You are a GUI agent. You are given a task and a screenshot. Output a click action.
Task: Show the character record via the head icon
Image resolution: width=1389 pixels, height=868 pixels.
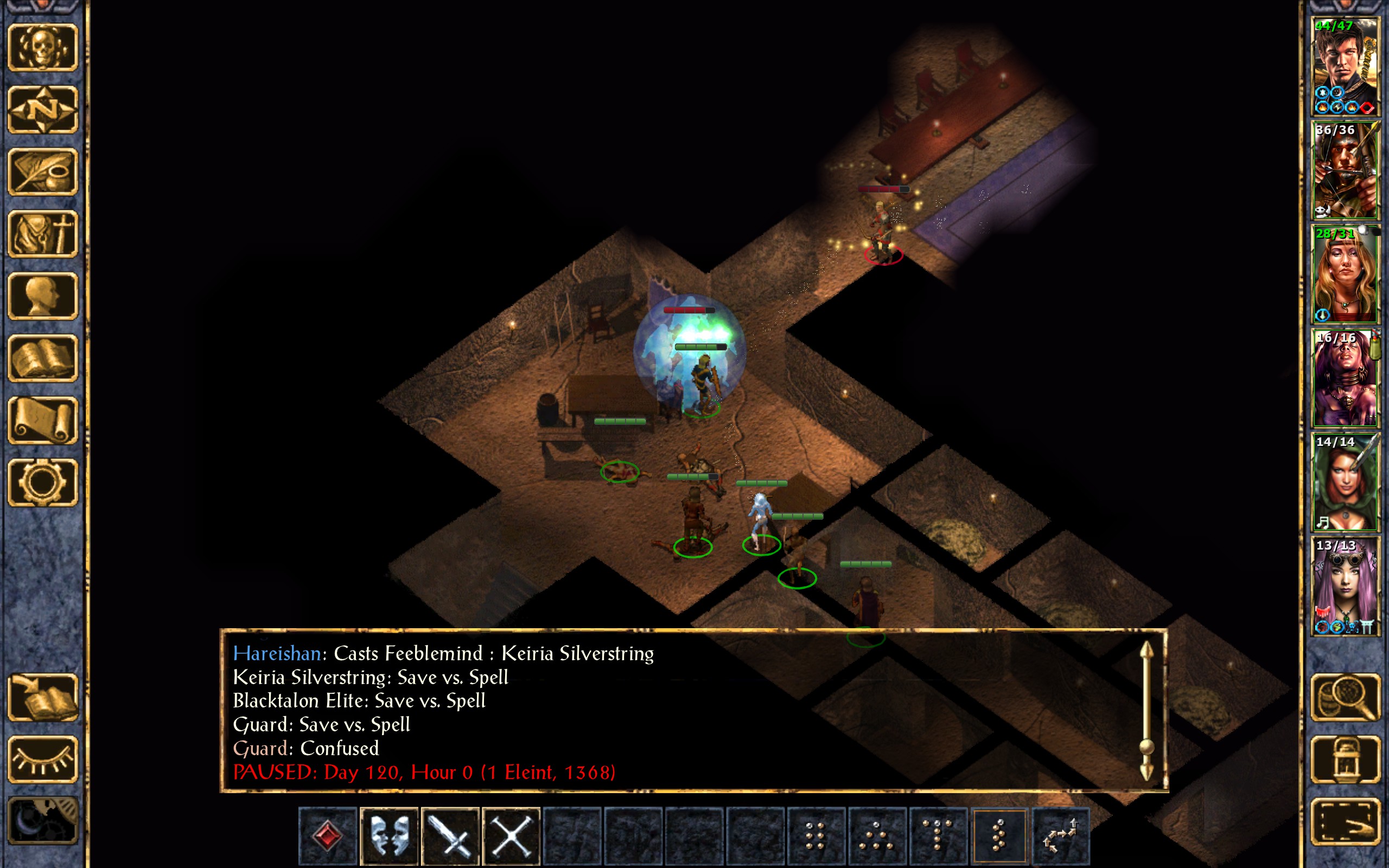pyautogui.click(x=42, y=296)
